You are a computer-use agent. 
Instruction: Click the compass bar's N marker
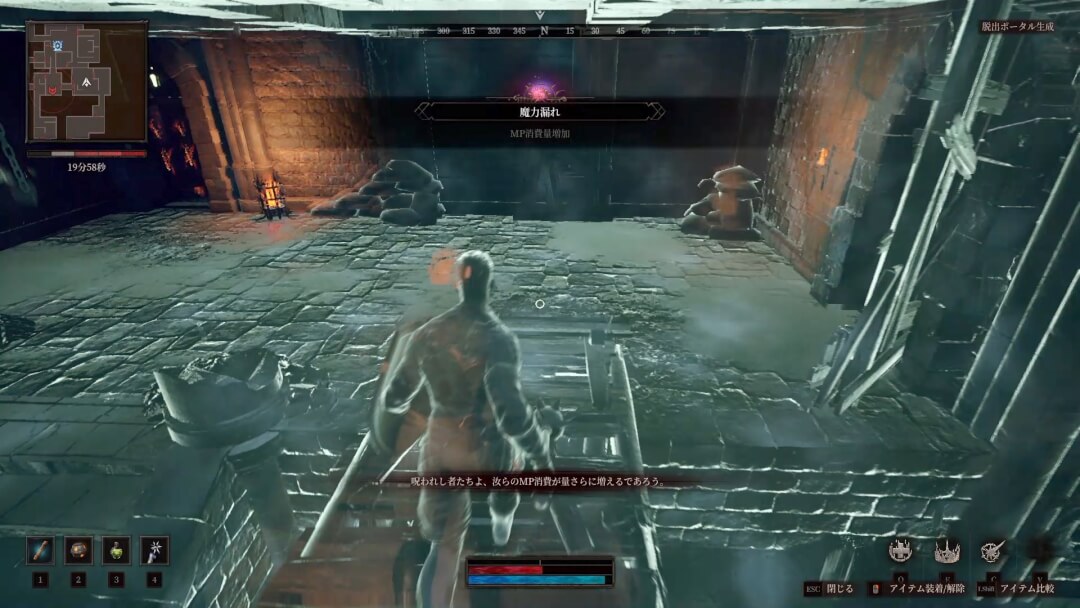tap(544, 31)
